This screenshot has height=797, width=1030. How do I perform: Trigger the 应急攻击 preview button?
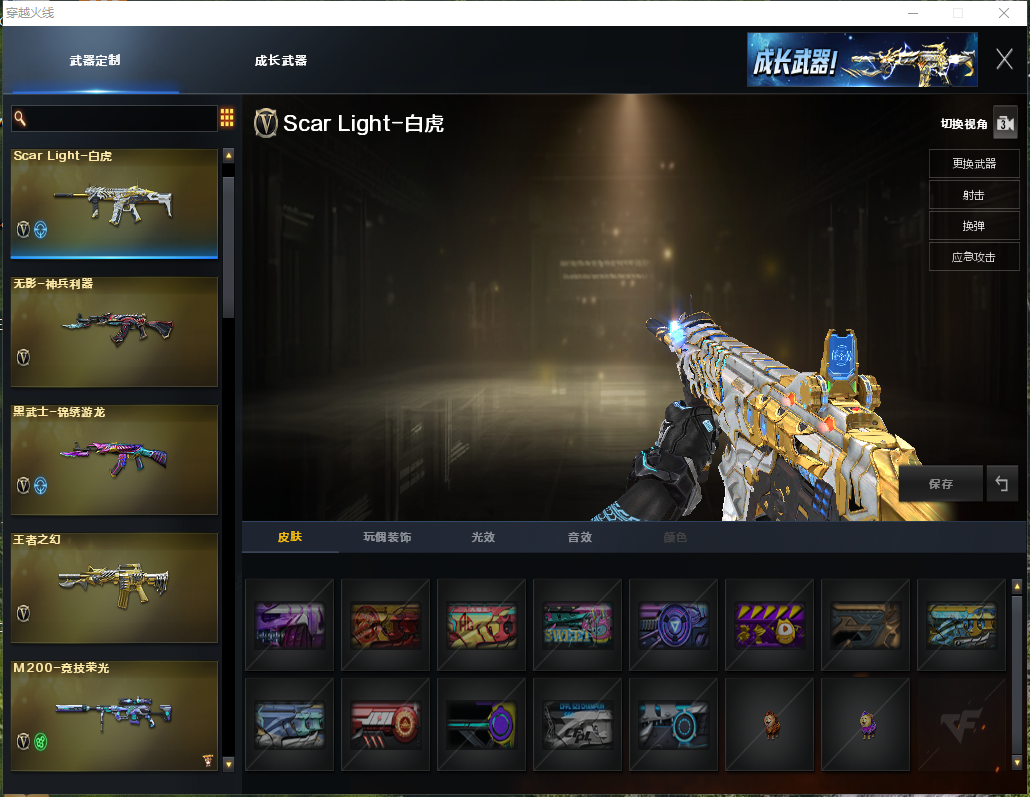tap(973, 257)
